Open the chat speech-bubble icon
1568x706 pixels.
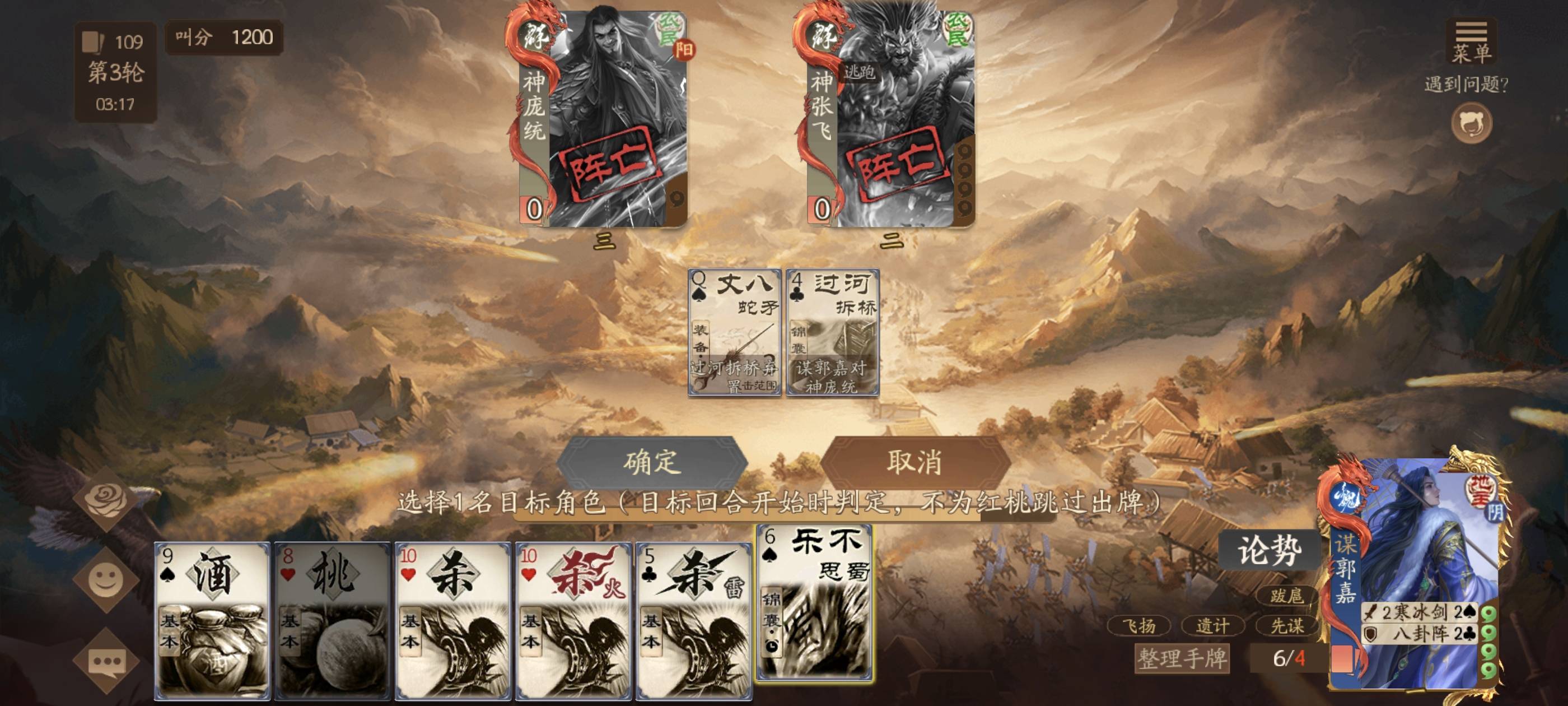coord(106,661)
